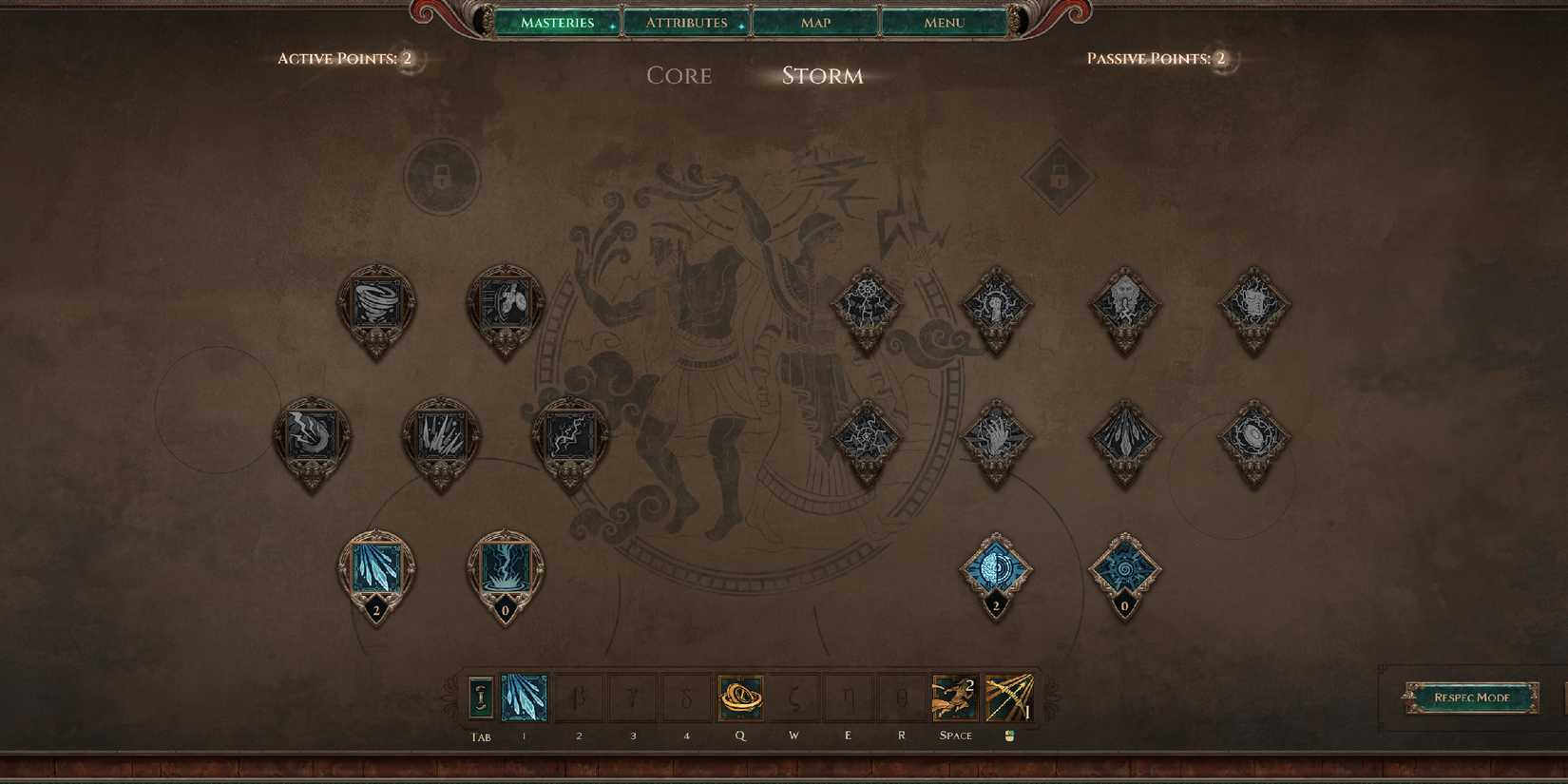Enable Respec Mode
1568x784 pixels.
(x=1474, y=697)
